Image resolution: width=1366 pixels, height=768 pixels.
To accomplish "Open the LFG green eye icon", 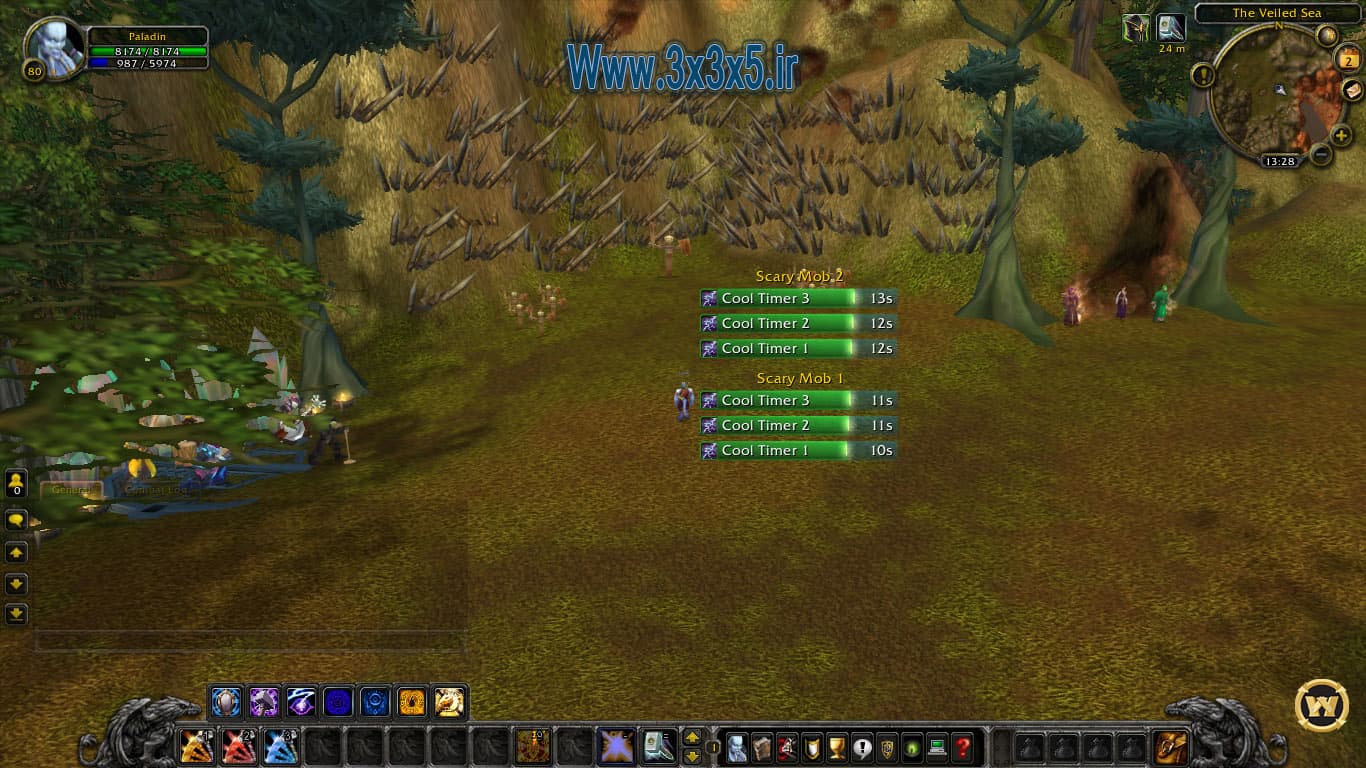I will (911, 746).
